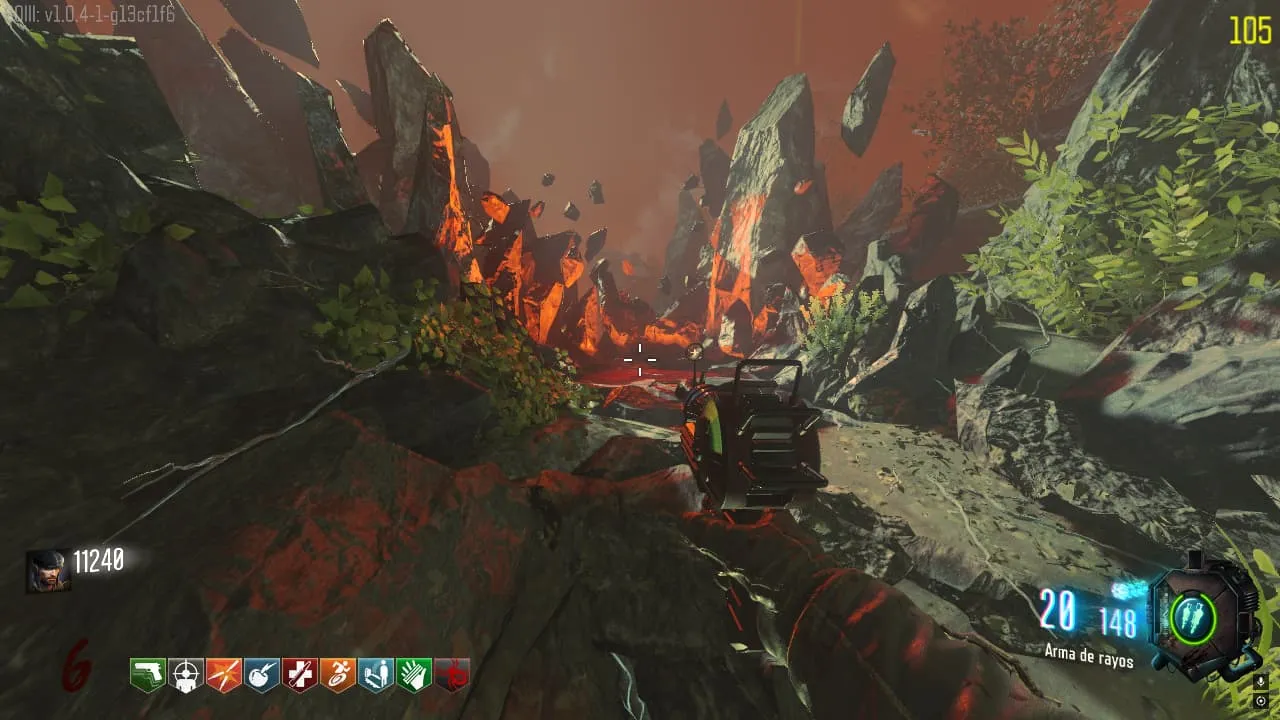Image resolution: width=1280 pixels, height=720 pixels.
Task: Click the green hand perk icon
Action: tap(414, 675)
